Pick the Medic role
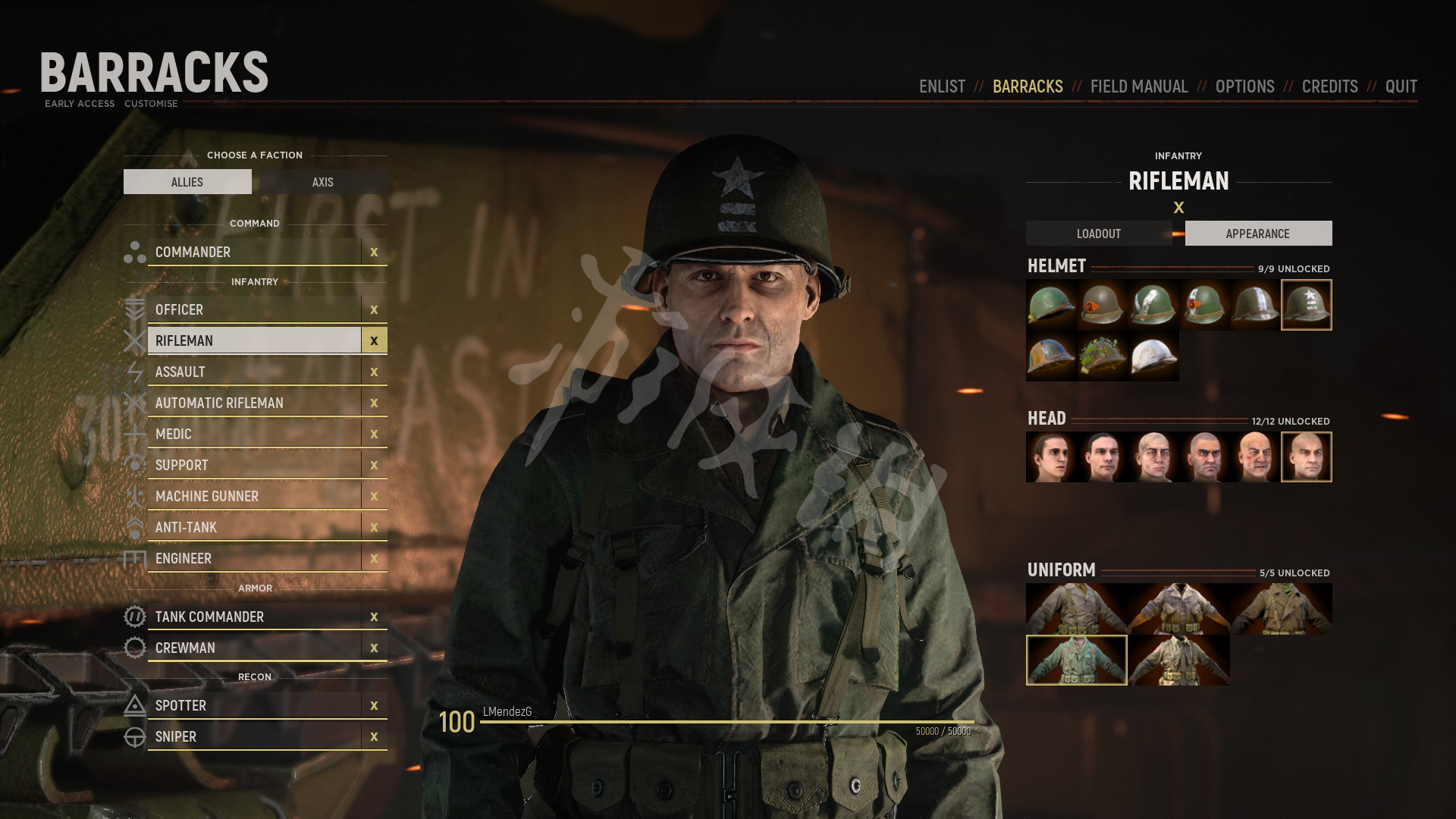 (x=254, y=434)
